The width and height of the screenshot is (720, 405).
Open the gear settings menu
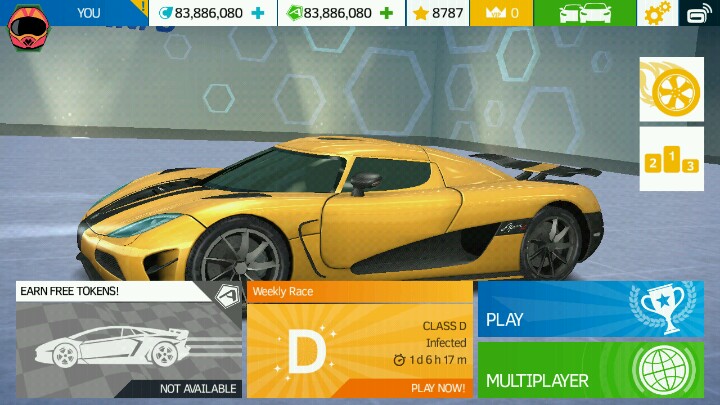tap(657, 13)
